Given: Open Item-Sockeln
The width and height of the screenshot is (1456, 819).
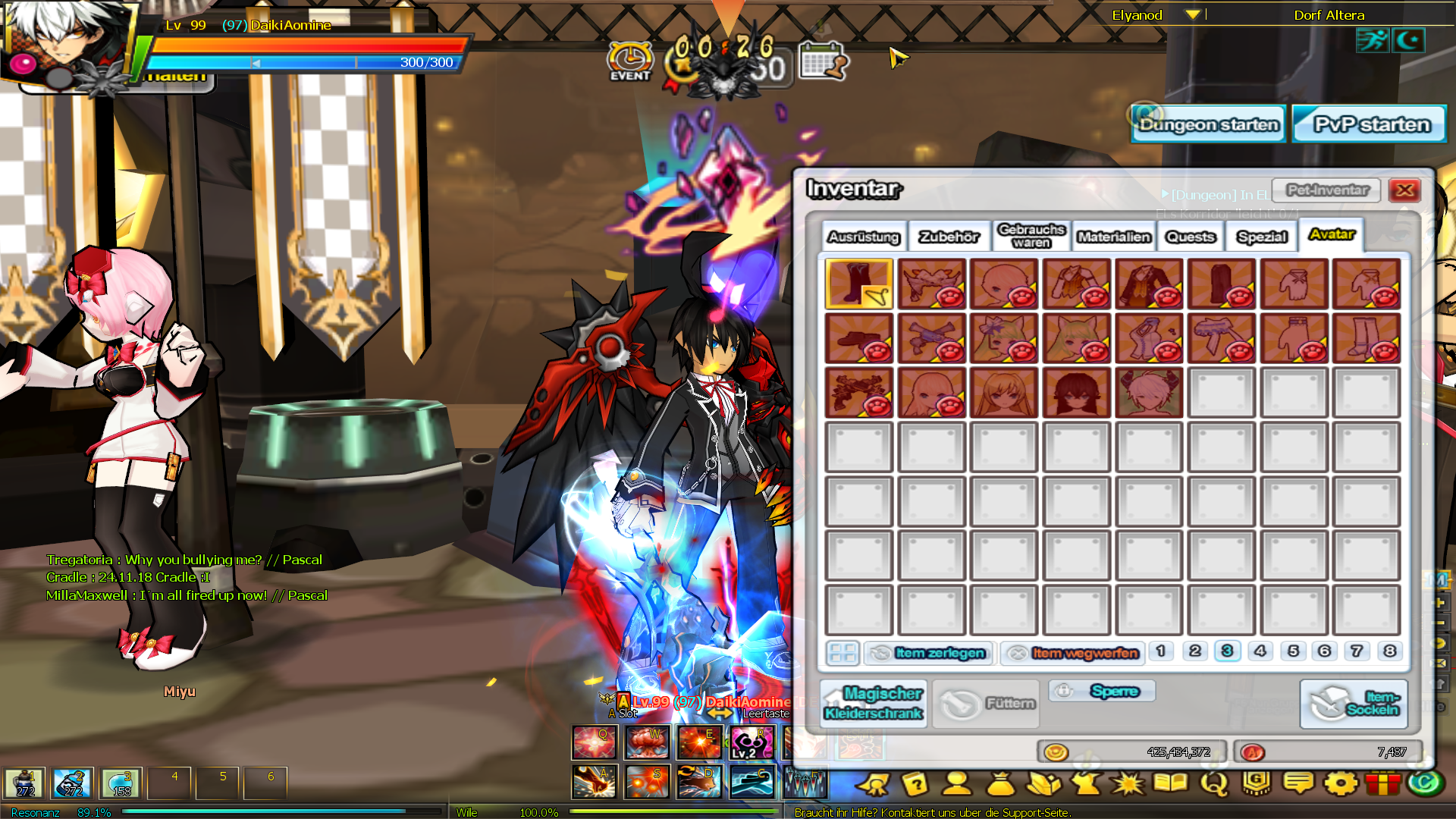Looking at the screenshot, I should coord(1354,704).
